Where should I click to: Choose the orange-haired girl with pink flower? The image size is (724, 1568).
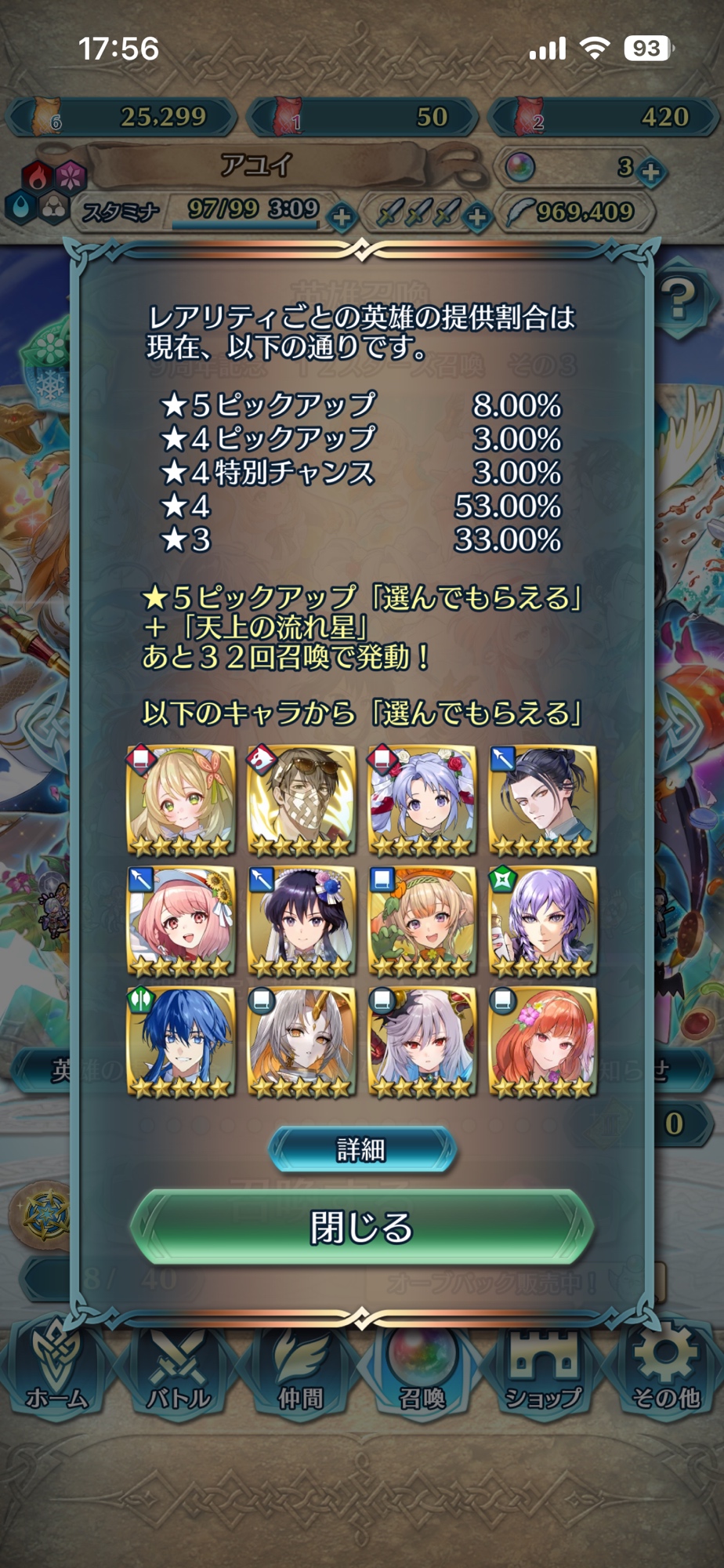tap(542, 1042)
